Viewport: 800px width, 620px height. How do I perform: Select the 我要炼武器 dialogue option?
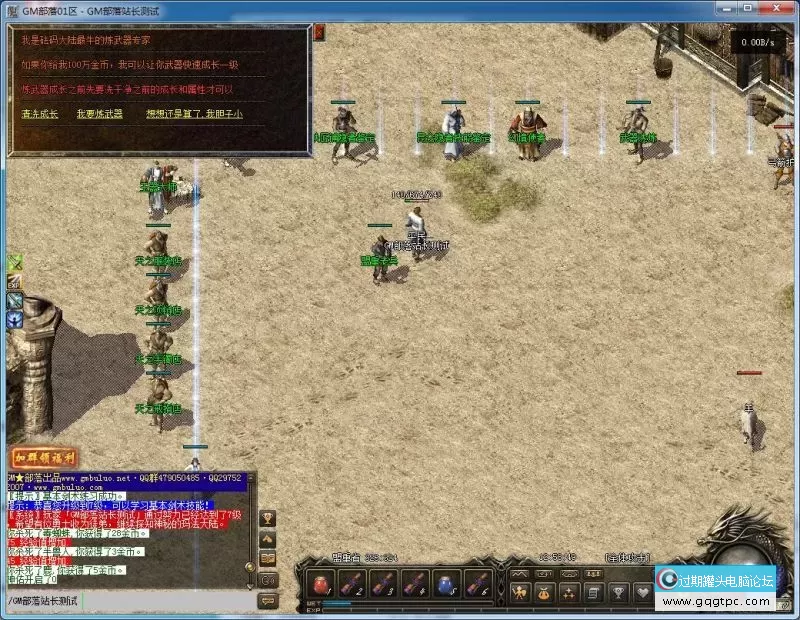click(x=100, y=114)
